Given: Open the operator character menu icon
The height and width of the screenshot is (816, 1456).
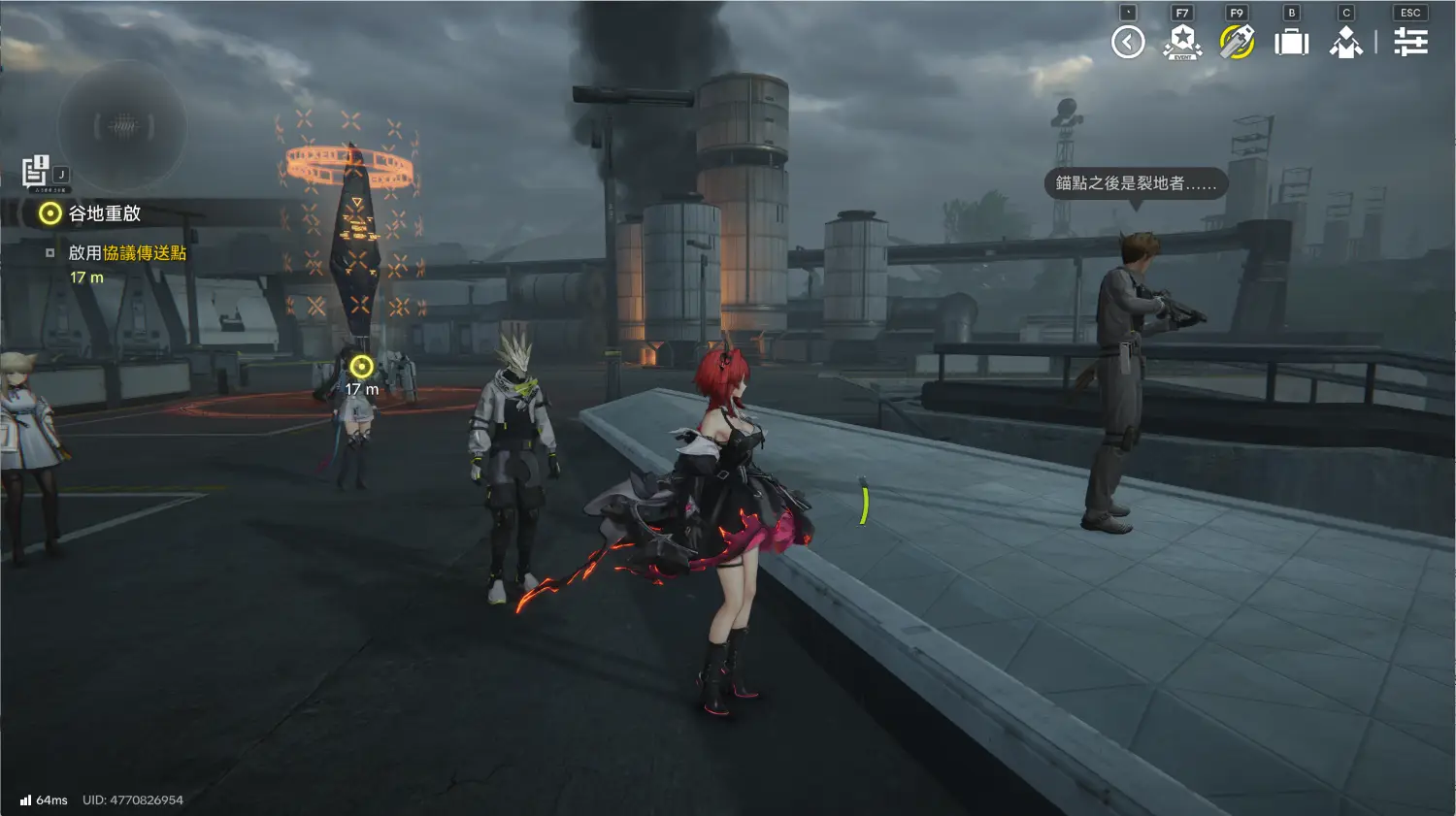Looking at the screenshot, I should click(1346, 42).
